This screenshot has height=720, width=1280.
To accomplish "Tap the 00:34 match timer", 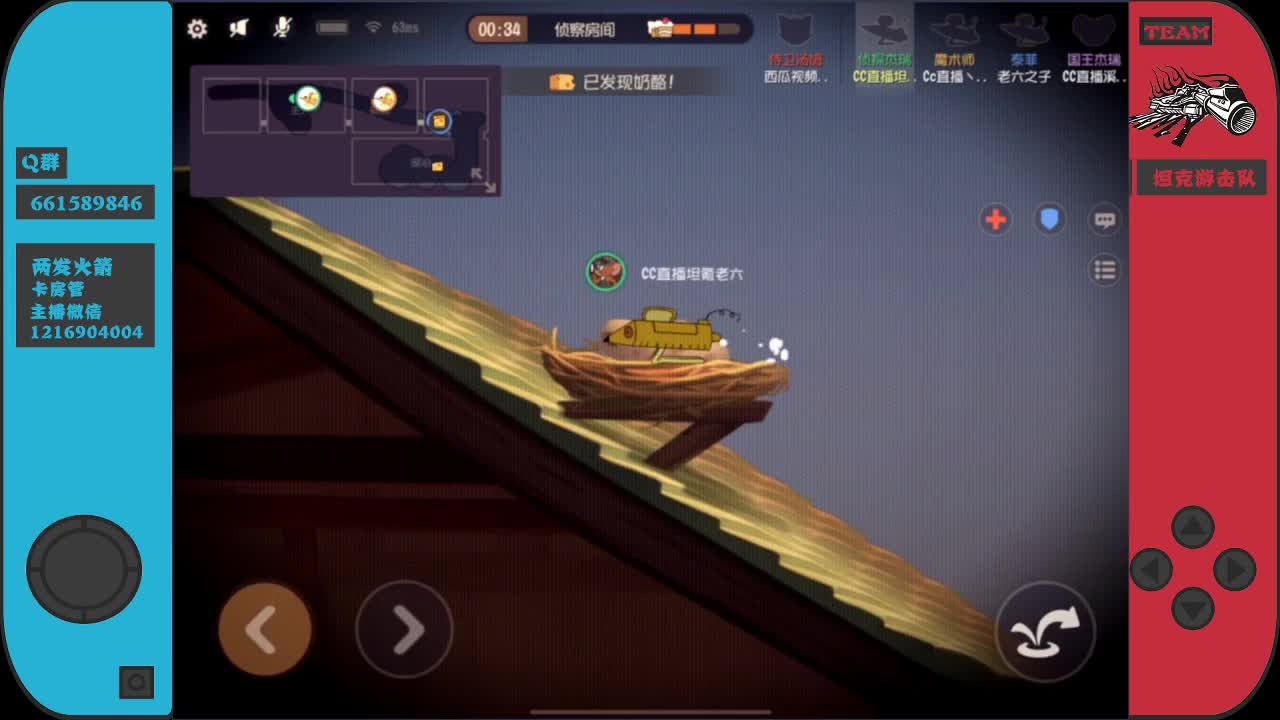I will click(x=497, y=29).
